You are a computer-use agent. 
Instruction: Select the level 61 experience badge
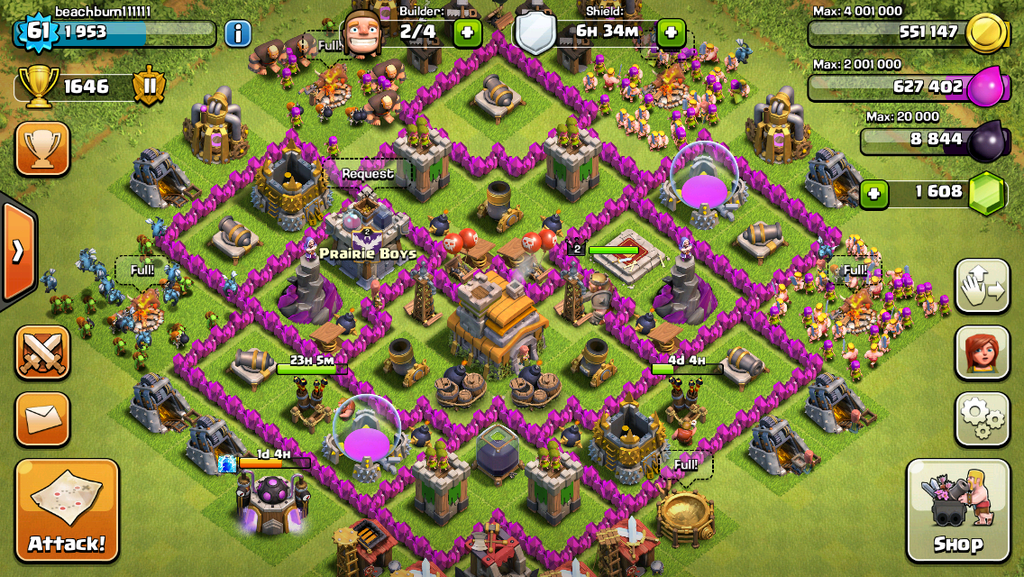point(37,32)
